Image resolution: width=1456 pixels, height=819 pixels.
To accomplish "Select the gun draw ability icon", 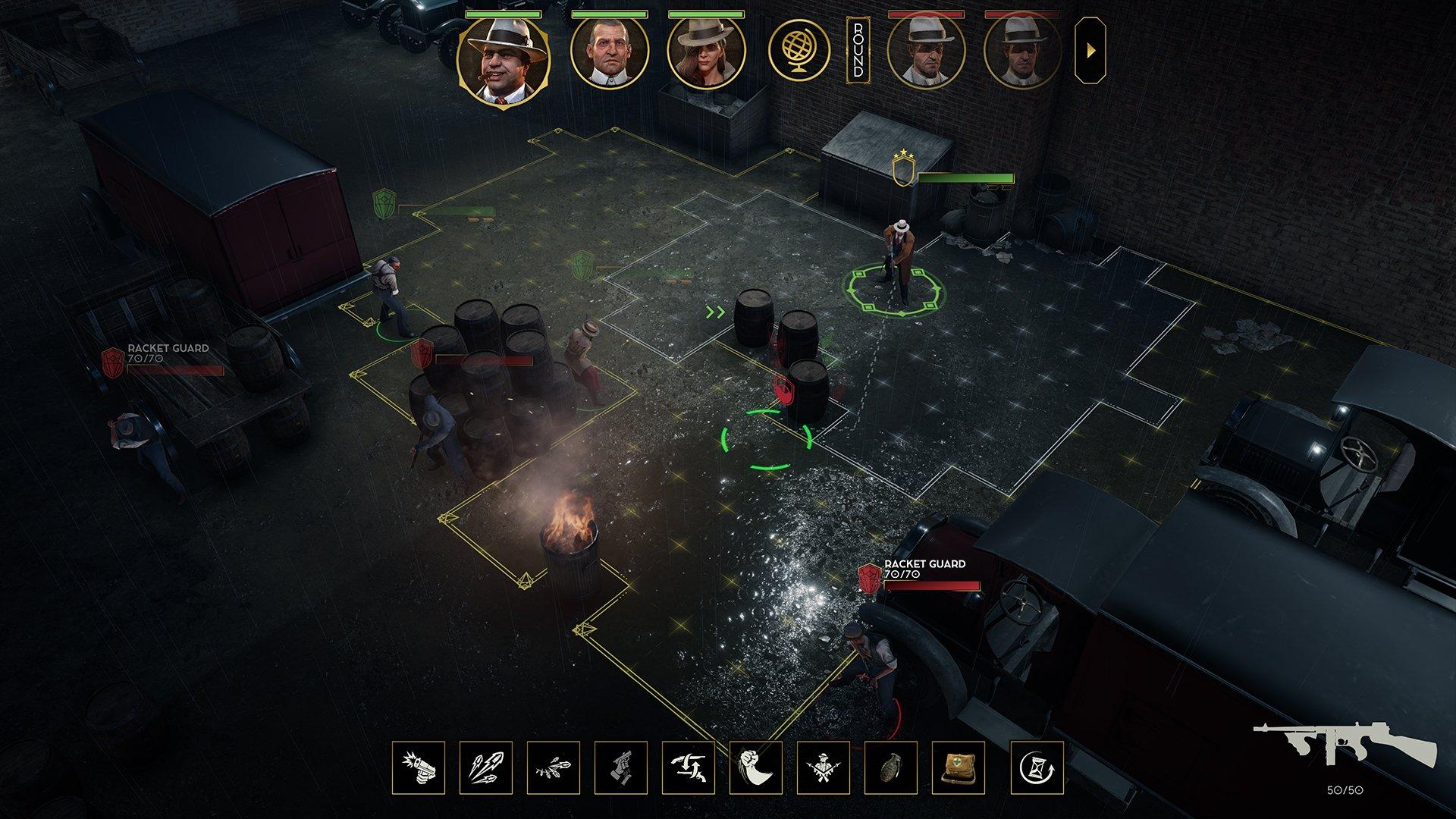I will pos(619,767).
